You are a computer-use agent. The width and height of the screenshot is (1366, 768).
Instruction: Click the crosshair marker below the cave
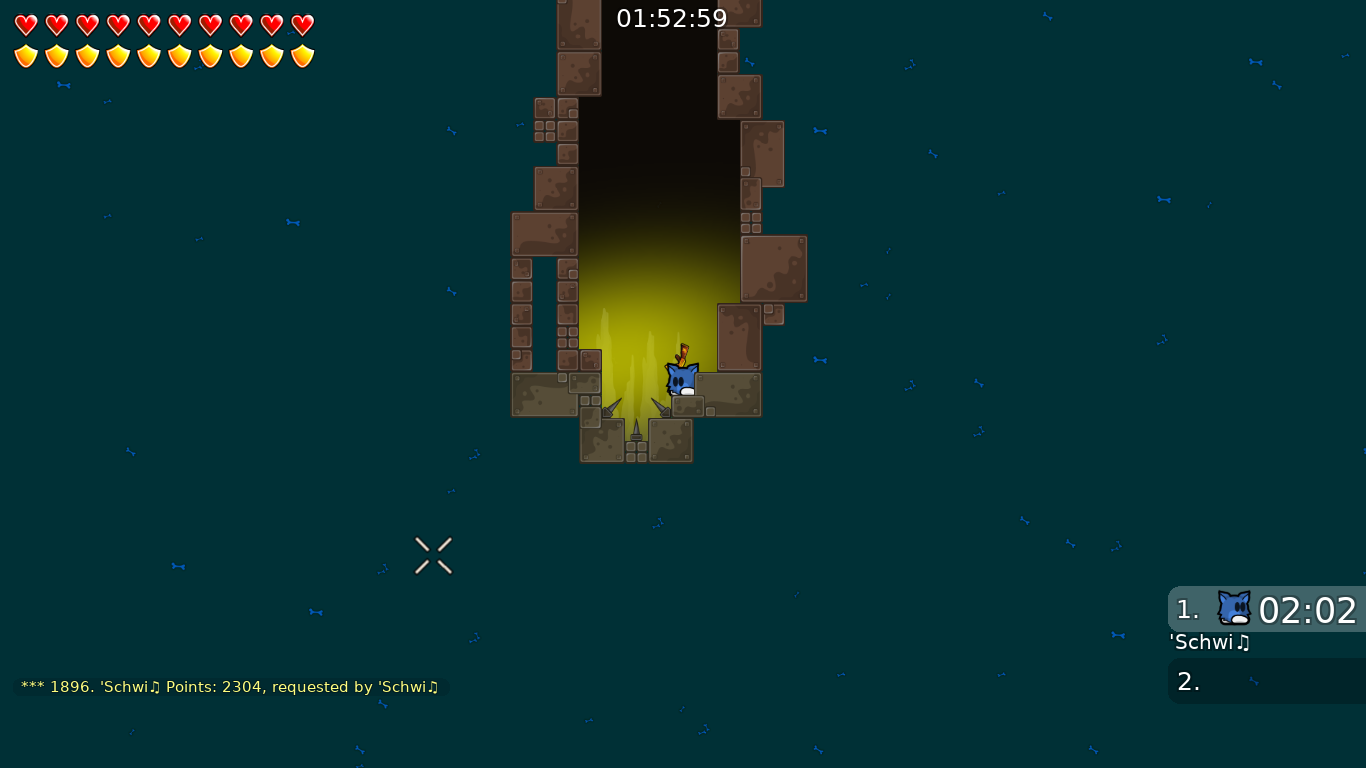(x=433, y=556)
